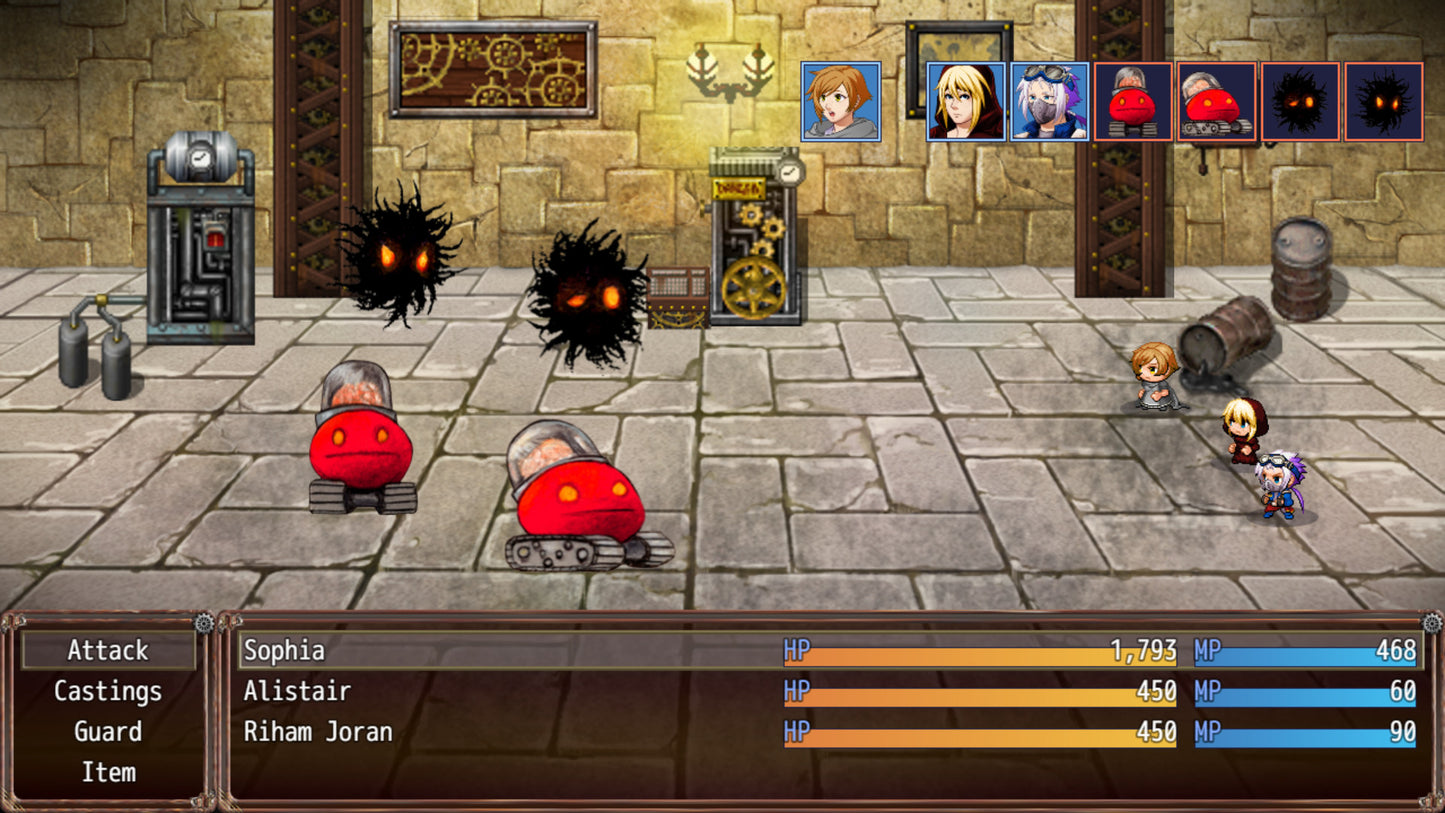Click the masked white-haired Riham turn portrait
This screenshot has height=813, width=1445.
1049,101
